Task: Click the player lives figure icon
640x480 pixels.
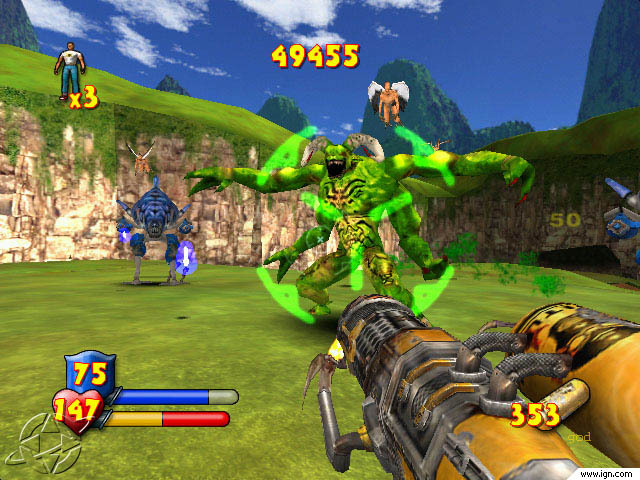Action: click(x=70, y=69)
